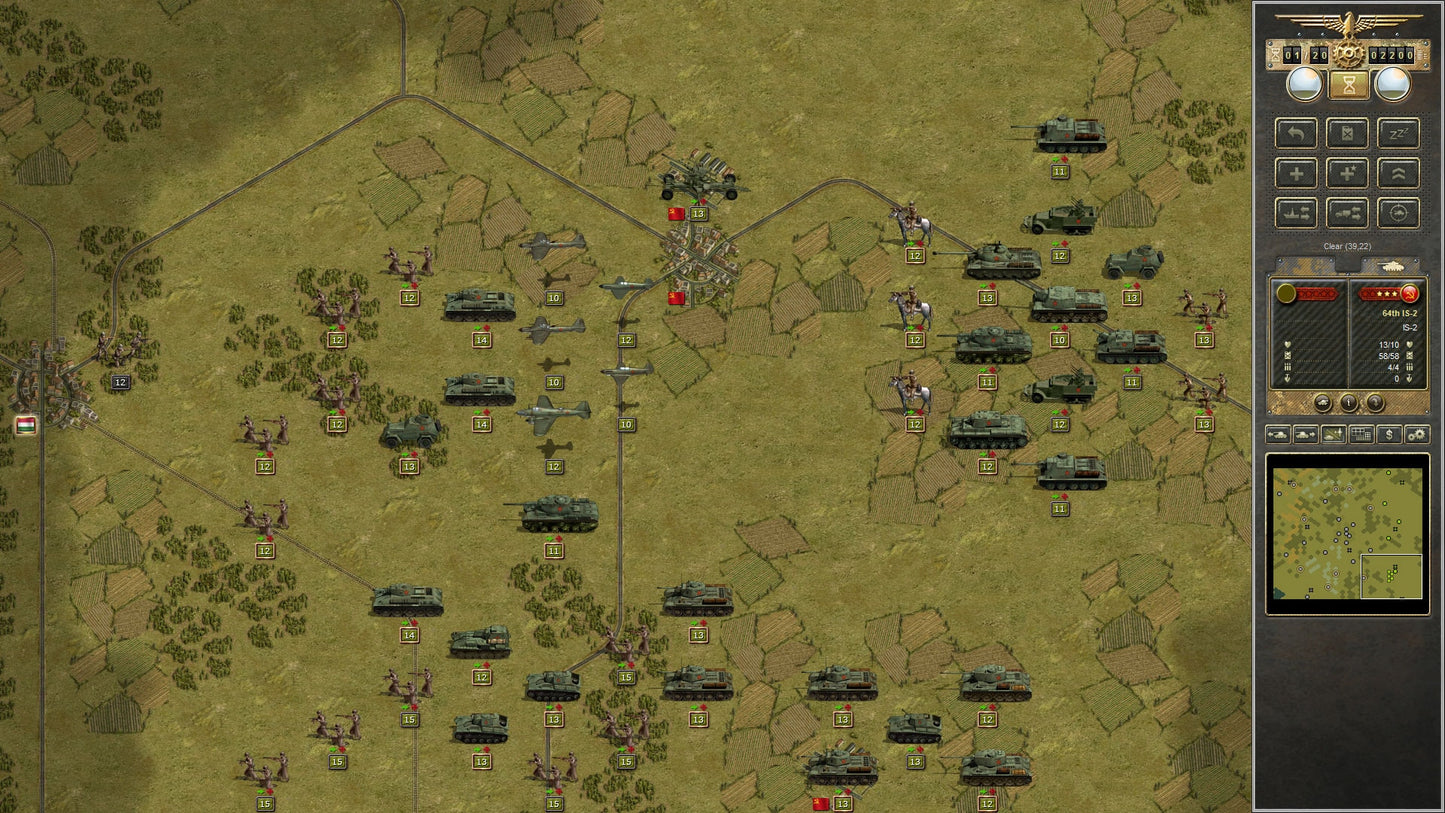
Task: Click the sea transport embark icon
Action: click(1297, 212)
